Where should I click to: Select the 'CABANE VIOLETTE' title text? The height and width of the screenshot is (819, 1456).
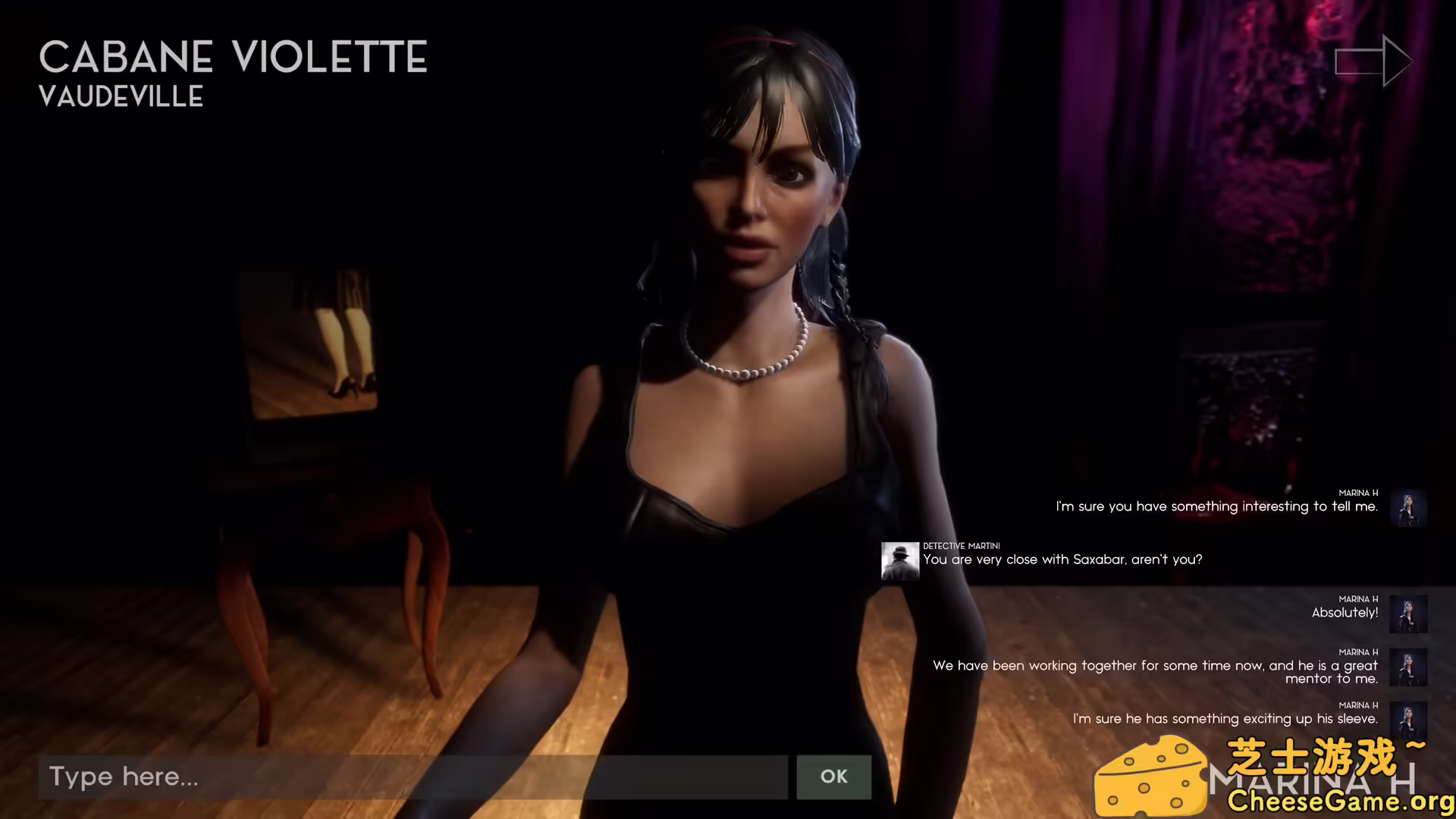coord(233,57)
